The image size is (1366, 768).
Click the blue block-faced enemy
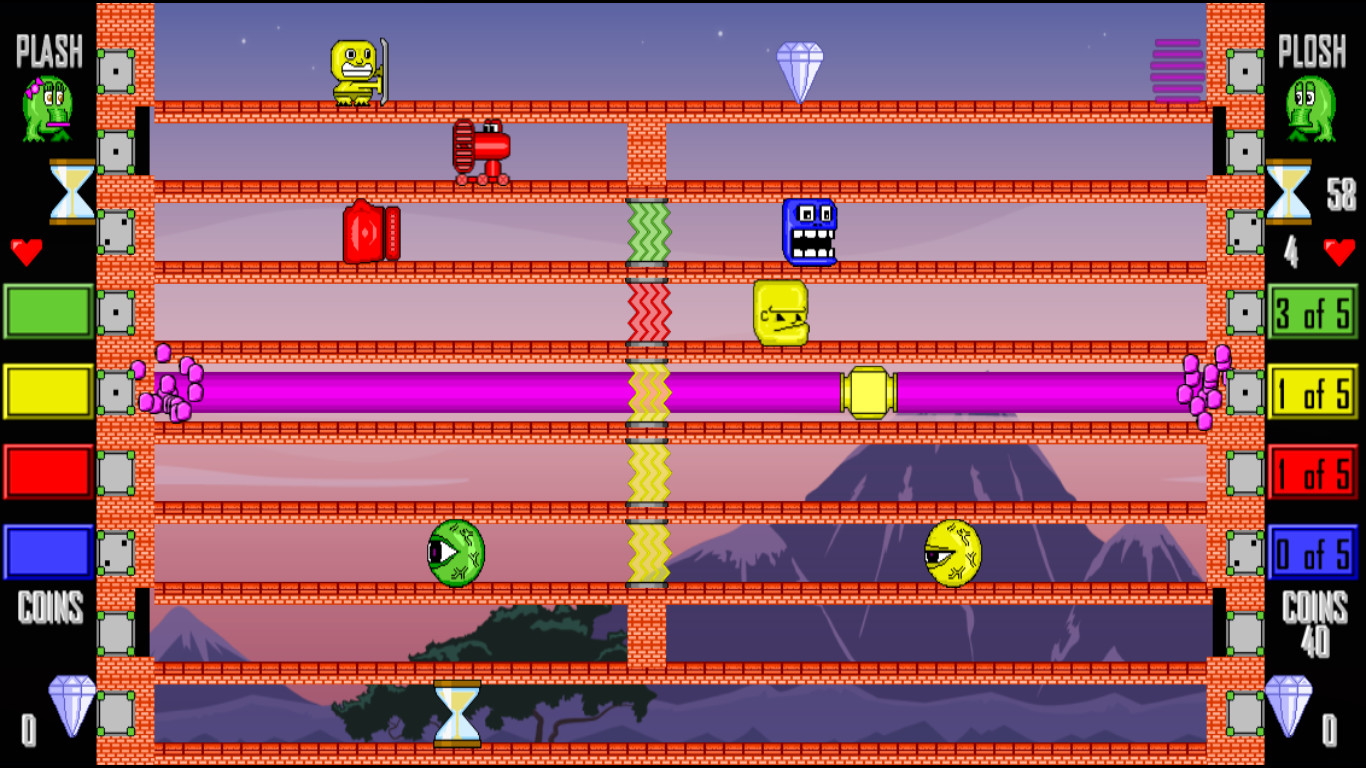tap(808, 230)
